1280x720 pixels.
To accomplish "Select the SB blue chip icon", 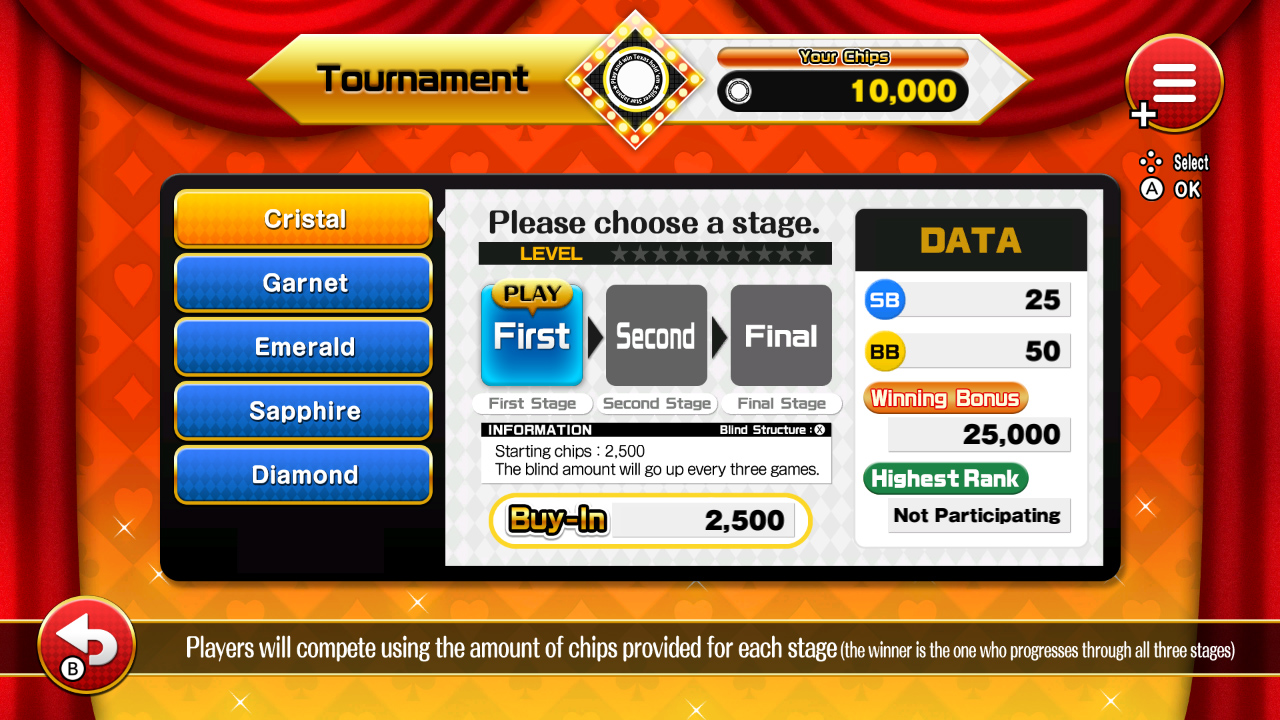I will [884, 299].
